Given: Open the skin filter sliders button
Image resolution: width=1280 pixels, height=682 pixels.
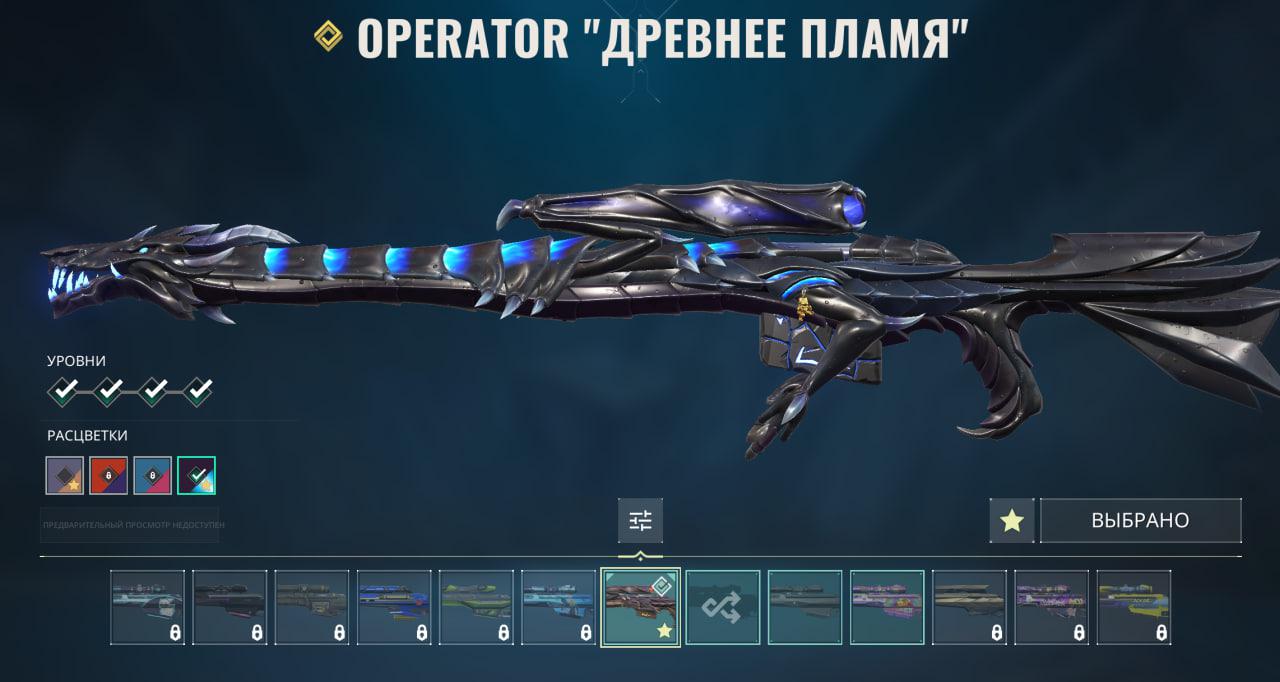Looking at the screenshot, I should click(x=640, y=520).
